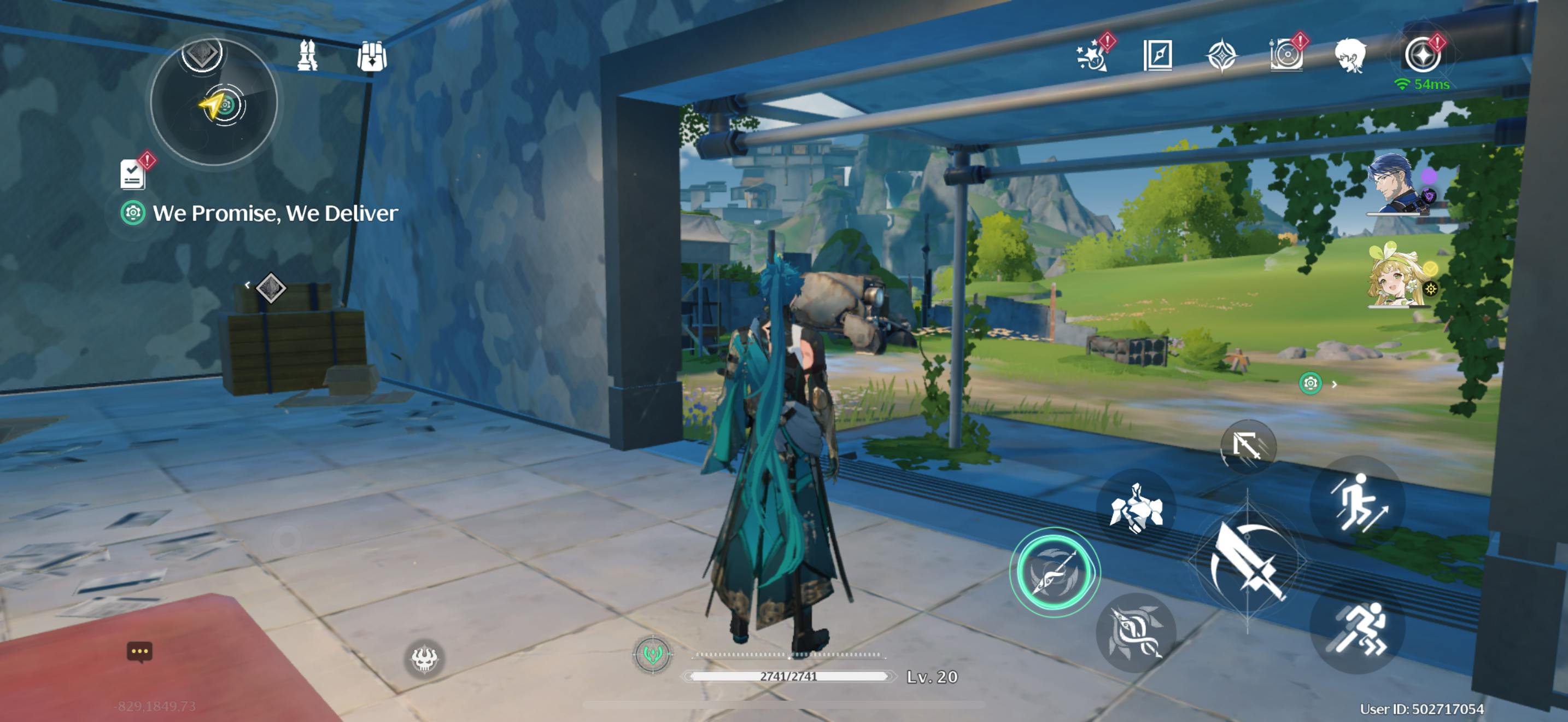Open the character head profile icon

(x=1350, y=55)
